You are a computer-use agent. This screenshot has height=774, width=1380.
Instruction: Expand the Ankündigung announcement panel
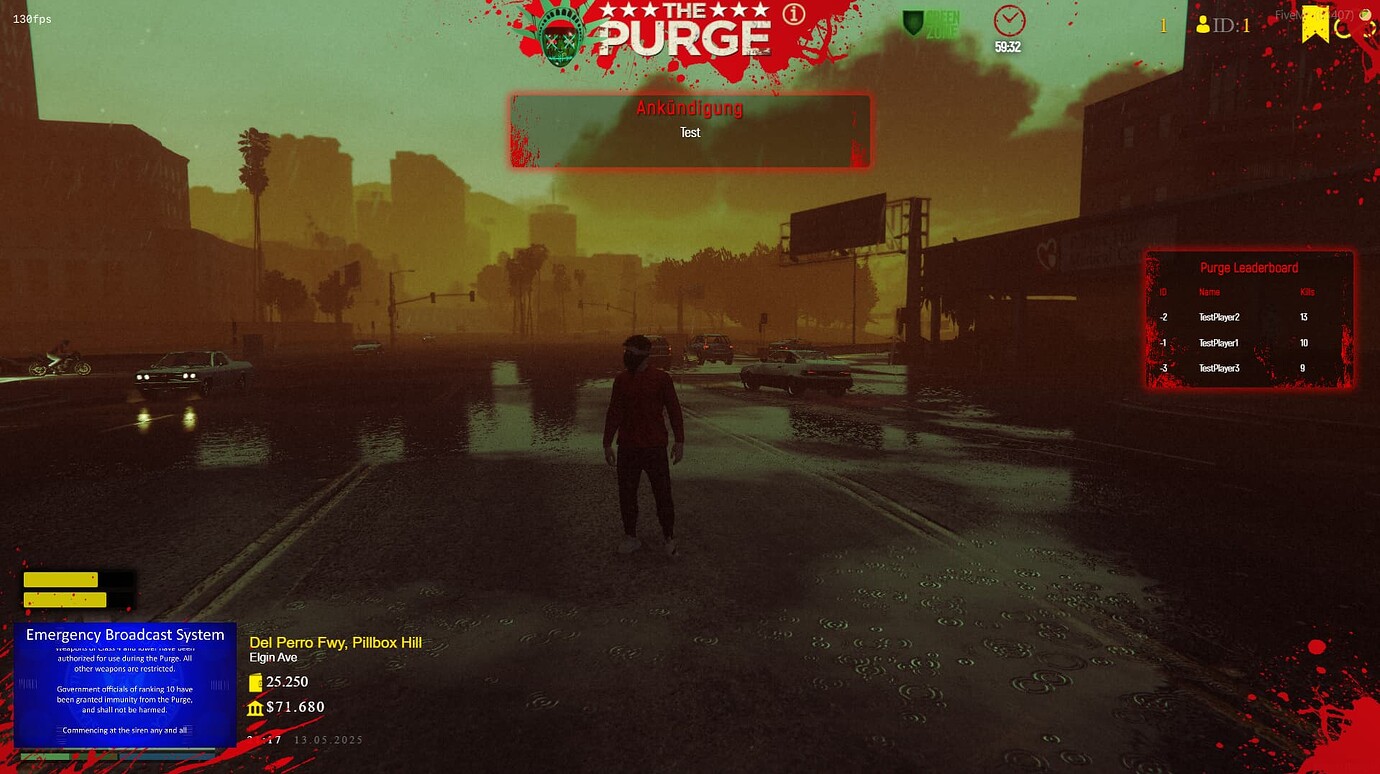pyautogui.click(x=690, y=108)
